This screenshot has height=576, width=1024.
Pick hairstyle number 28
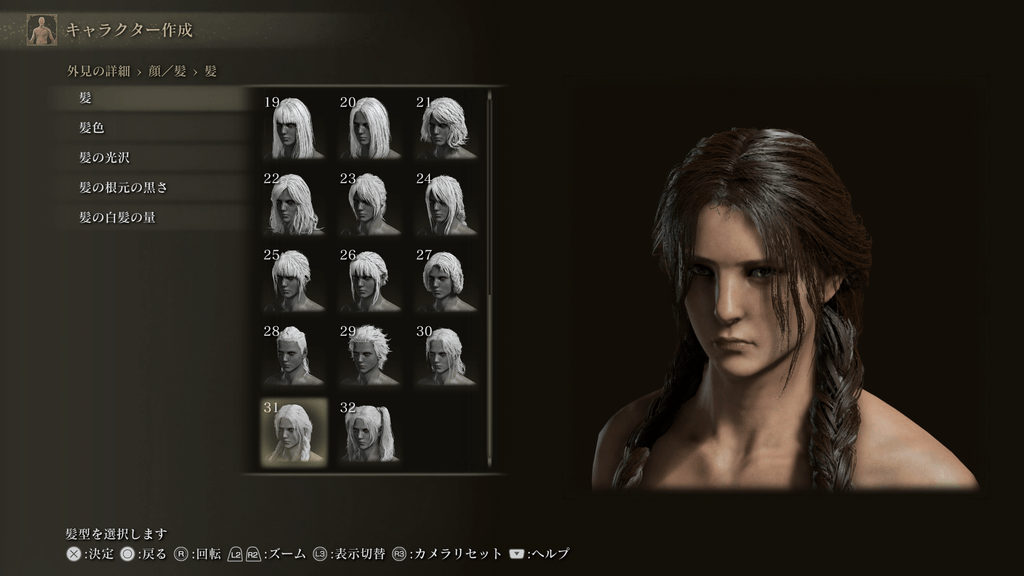[x=294, y=355]
